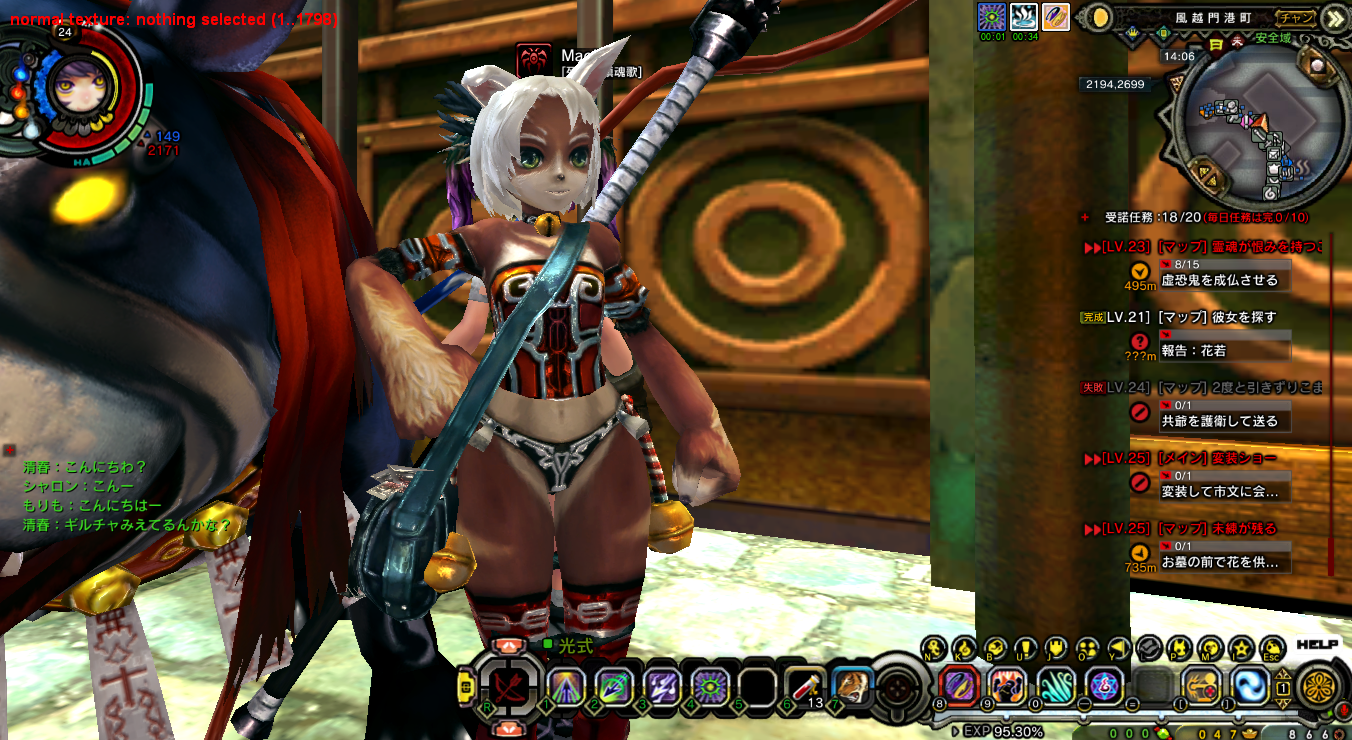1352x740 pixels.
Task: Open the Esc system menu icon
Action: [x=1272, y=649]
